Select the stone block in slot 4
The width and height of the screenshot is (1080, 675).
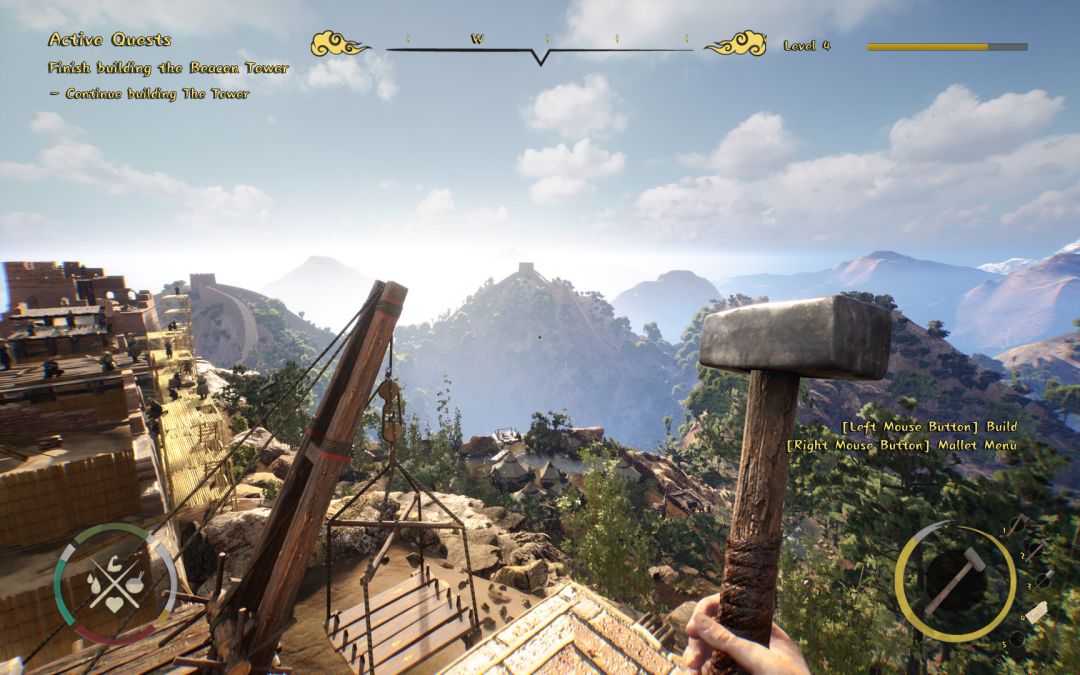point(1036,612)
